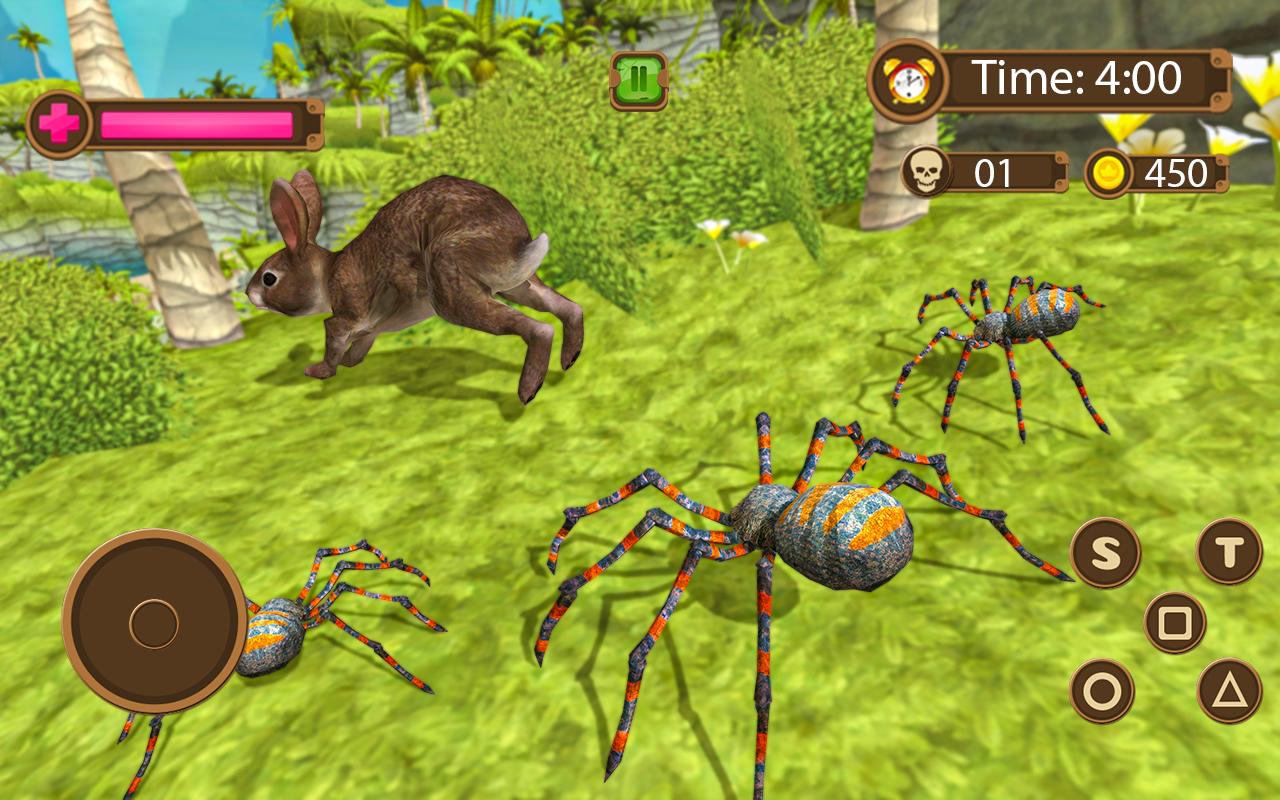The width and height of the screenshot is (1280, 800).
Task: Click the coin currency icon
Action: (1109, 172)
